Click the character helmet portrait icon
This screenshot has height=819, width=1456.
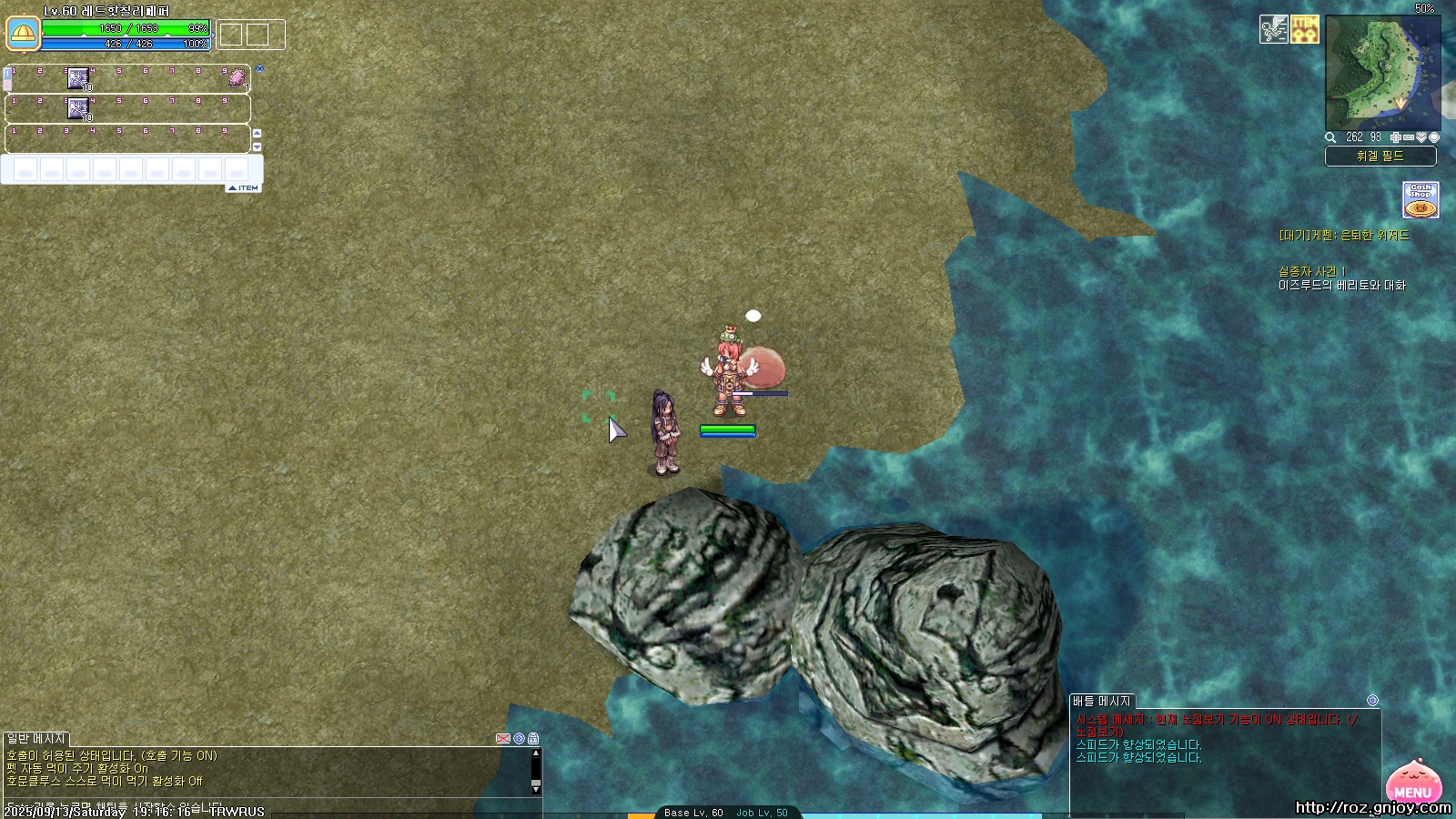click(23, 35)
